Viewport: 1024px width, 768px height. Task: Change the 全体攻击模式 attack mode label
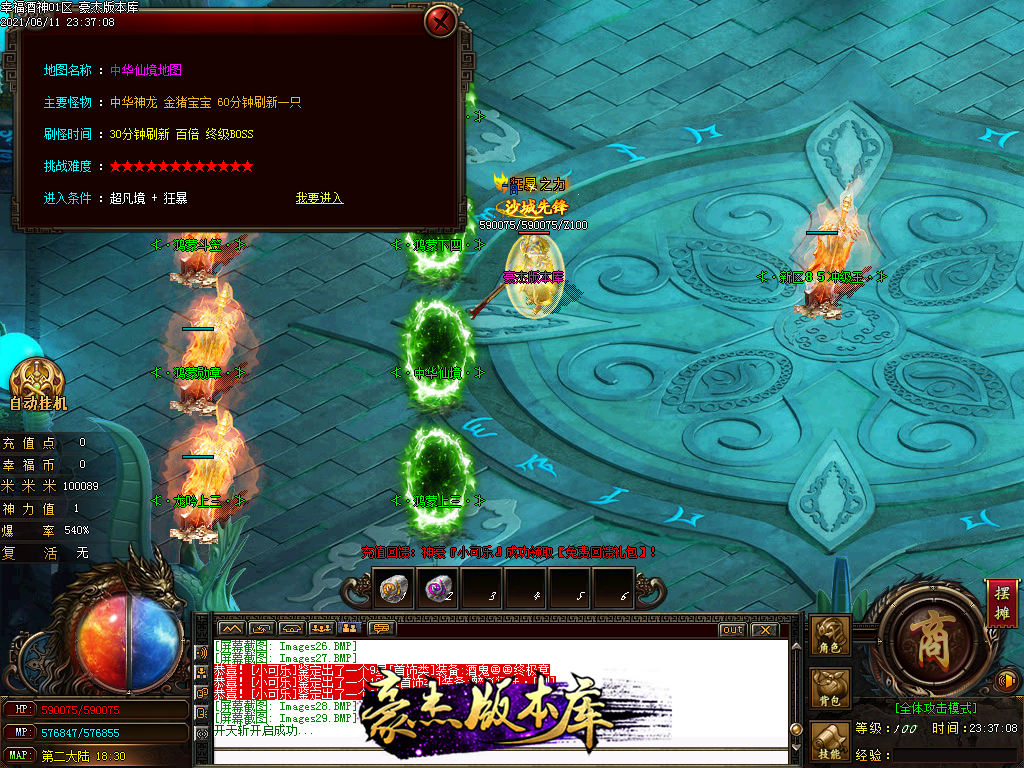pyautogui.click(x=935, y=708)
